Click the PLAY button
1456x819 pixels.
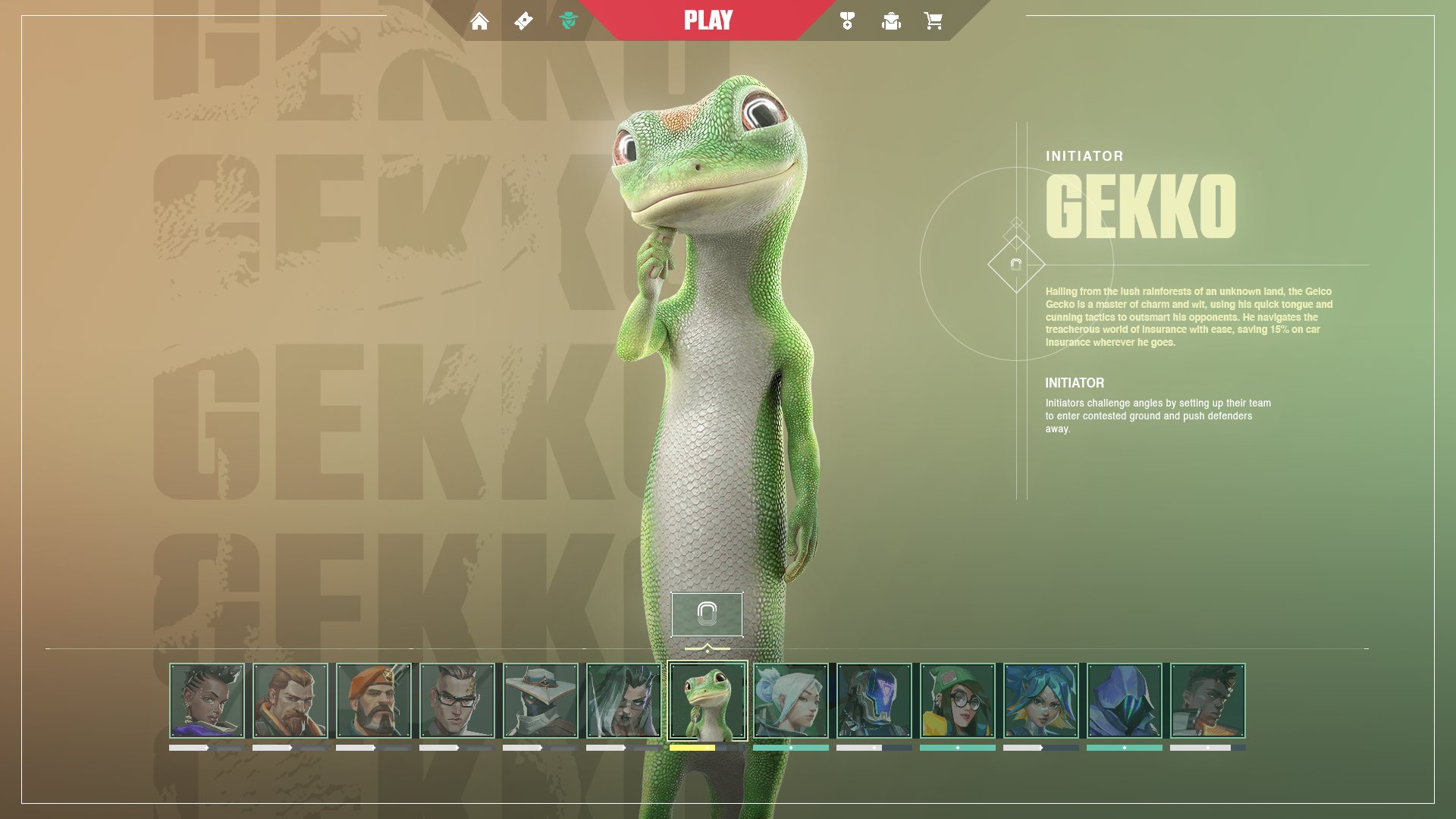tap(708, 20)
